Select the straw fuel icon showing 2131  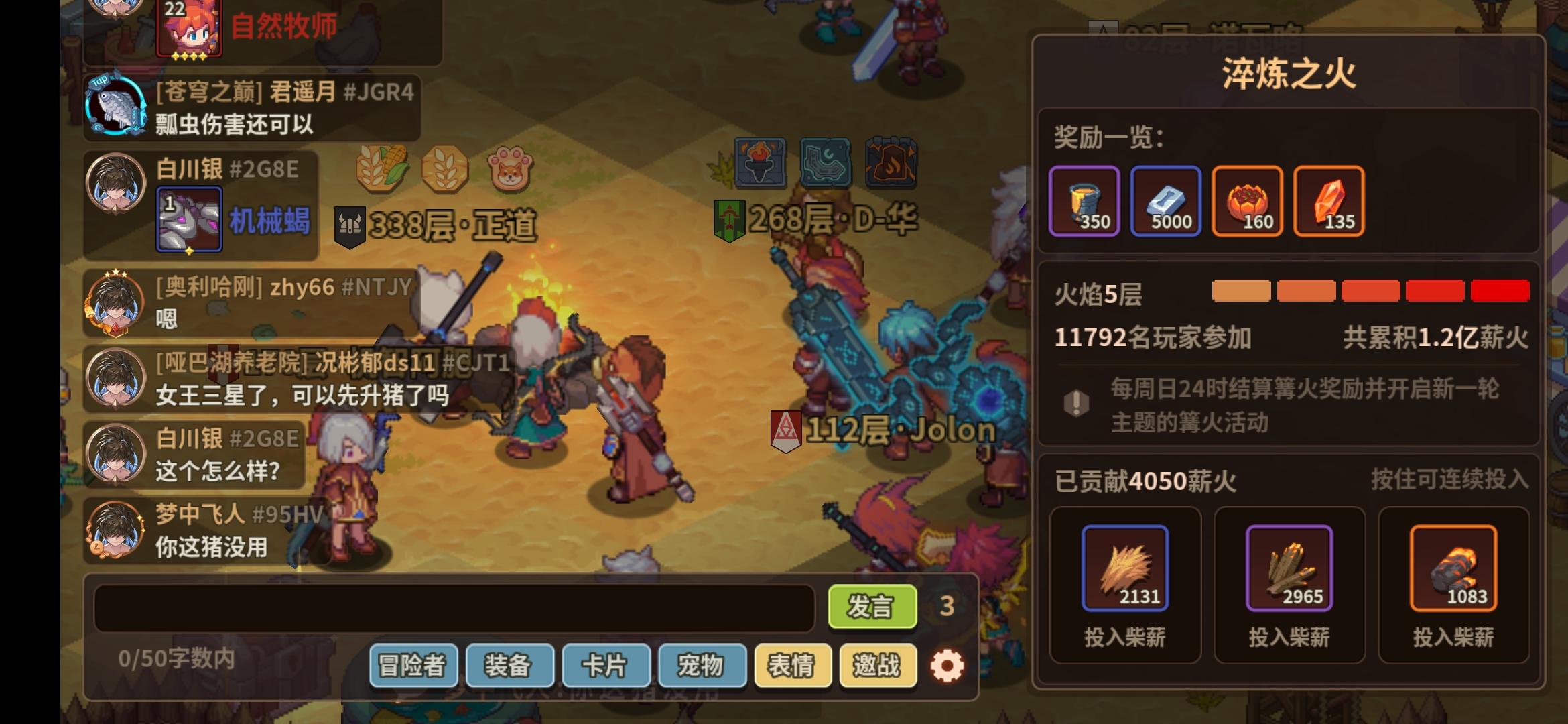(1125, 569)
